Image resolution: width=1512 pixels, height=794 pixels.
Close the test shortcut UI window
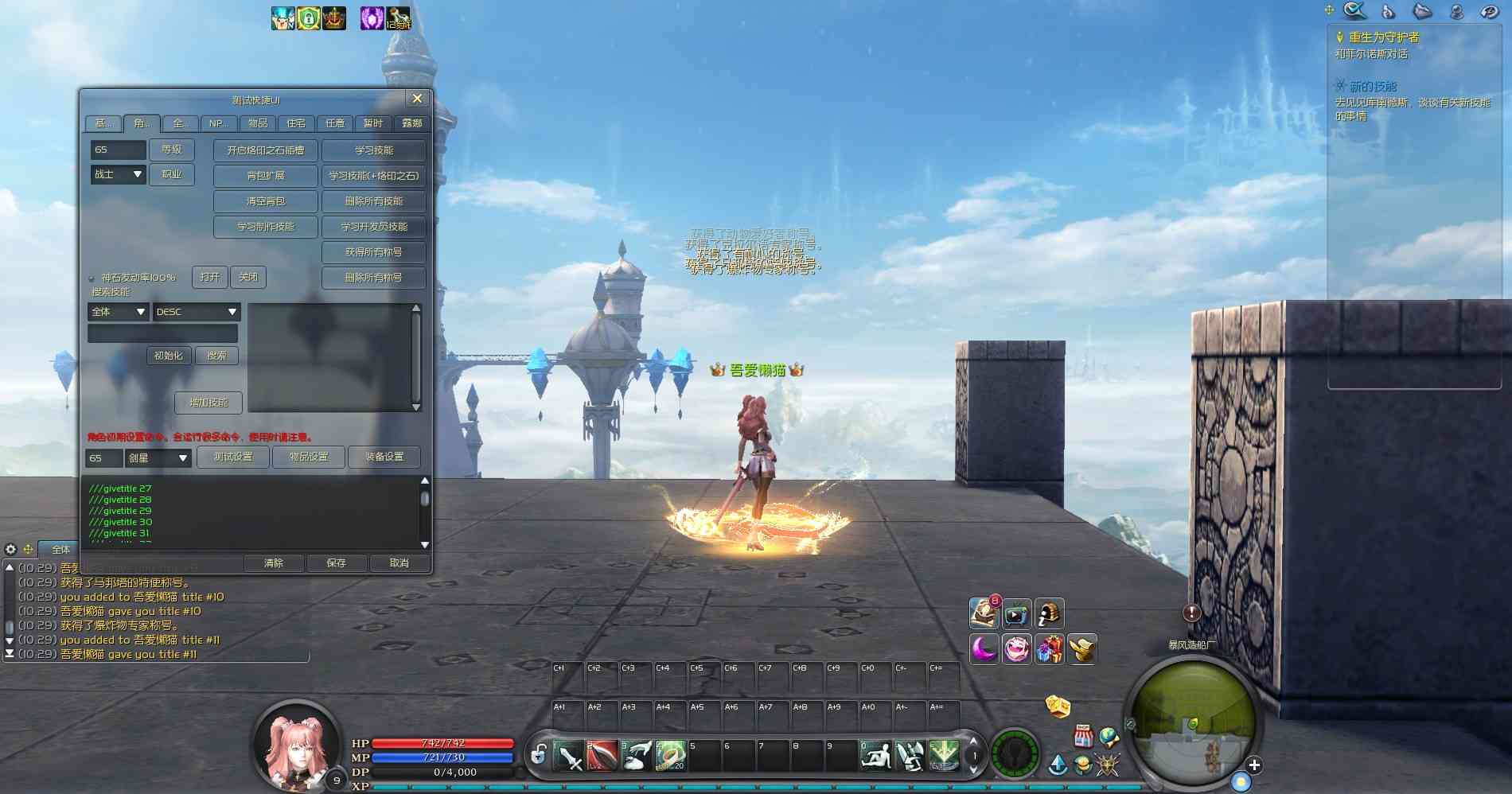pyautogui.click(x=417, y=99)
